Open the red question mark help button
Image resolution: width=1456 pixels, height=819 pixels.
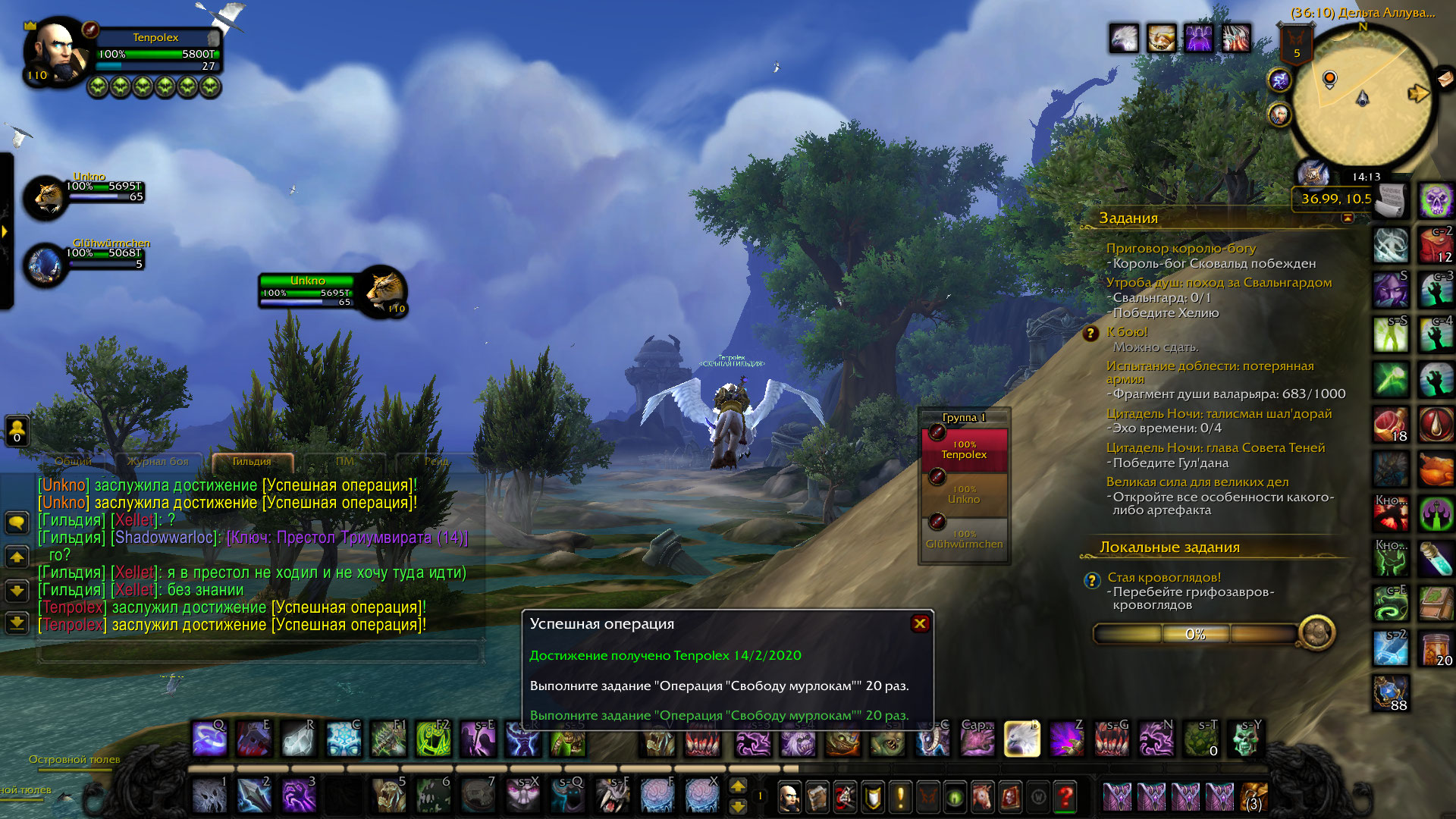(1065, 797)
